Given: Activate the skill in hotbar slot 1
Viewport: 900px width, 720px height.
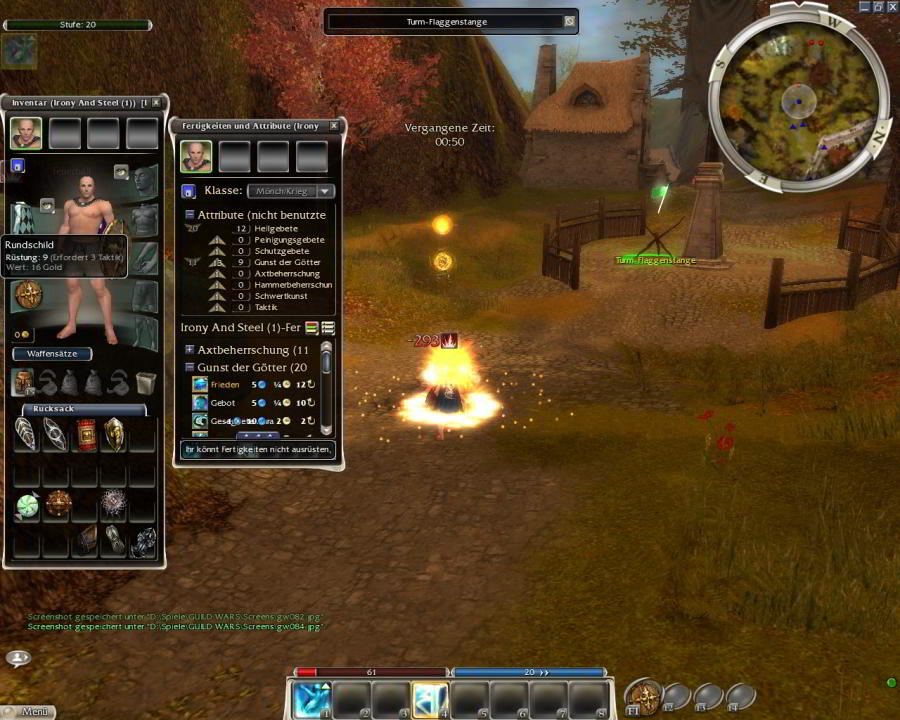Looking at the screenshot, I should click(312, 699).
